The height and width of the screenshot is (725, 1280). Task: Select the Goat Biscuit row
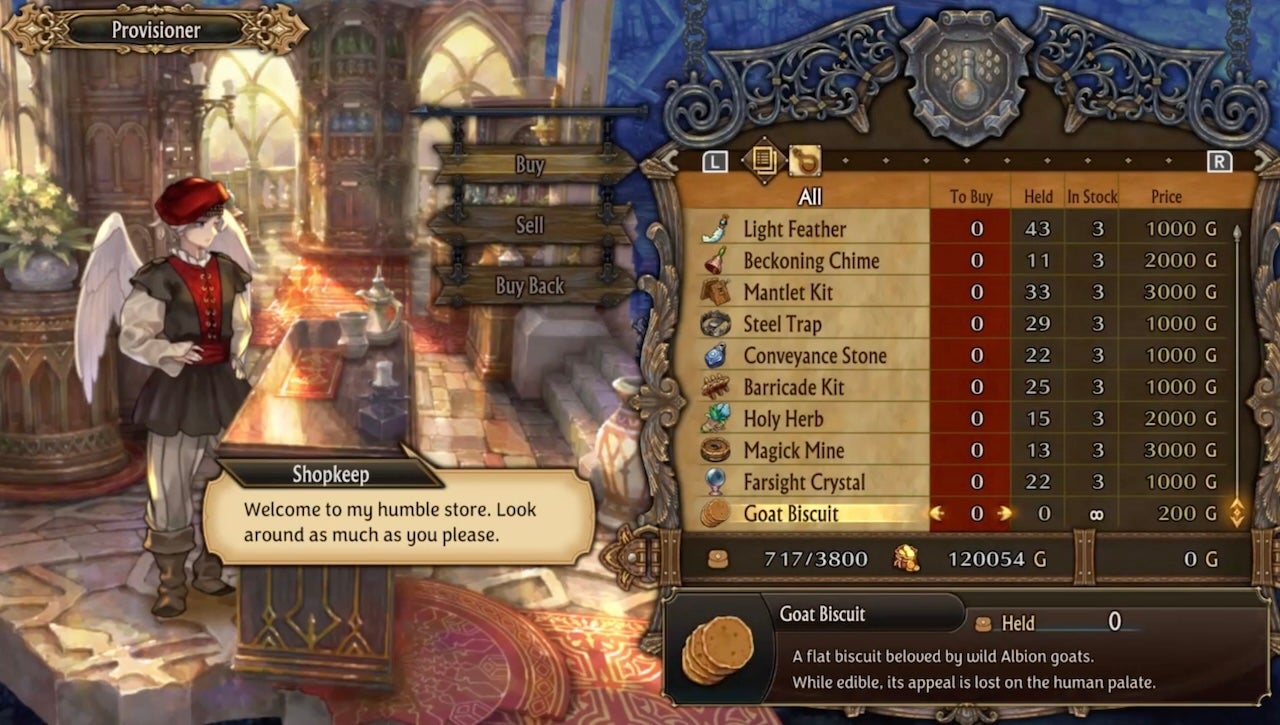(791, 514)
